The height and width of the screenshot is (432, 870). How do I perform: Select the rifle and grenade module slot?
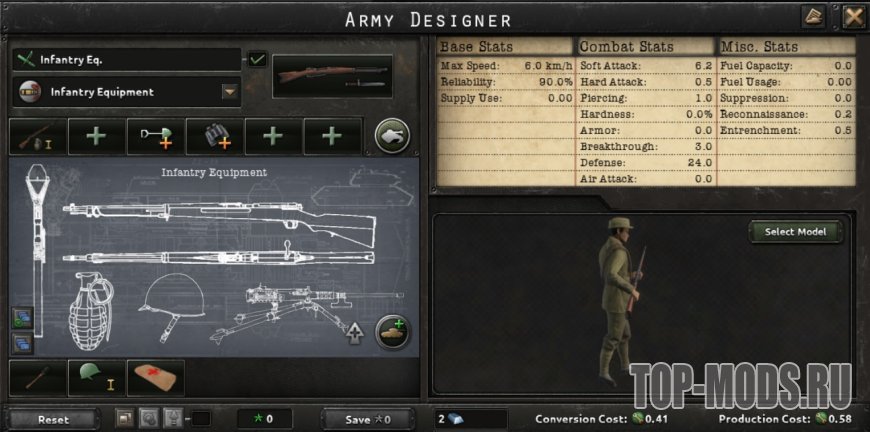pyautogui.click(x=38, y=137)
